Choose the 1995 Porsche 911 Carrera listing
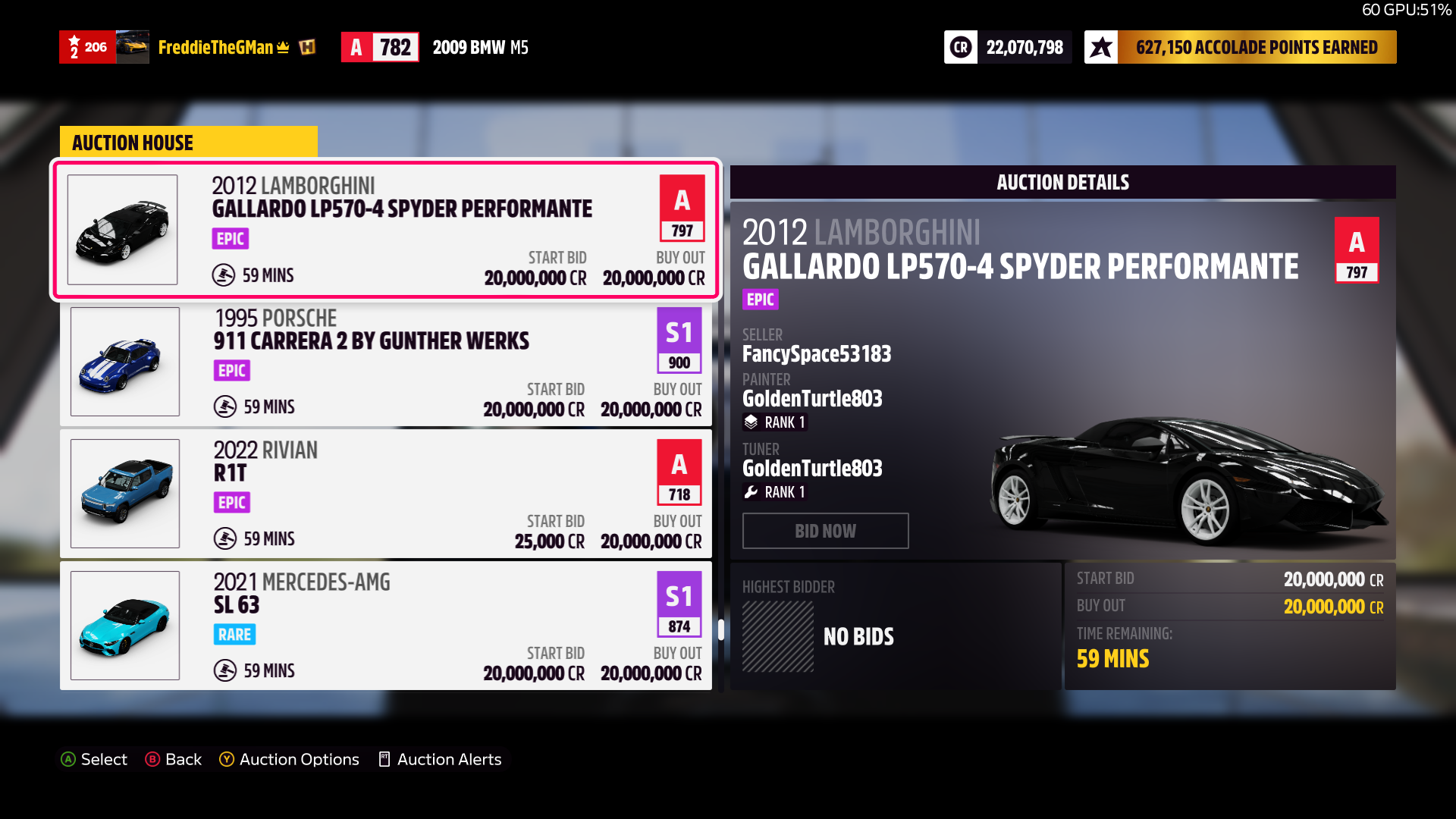 point(385,362)
